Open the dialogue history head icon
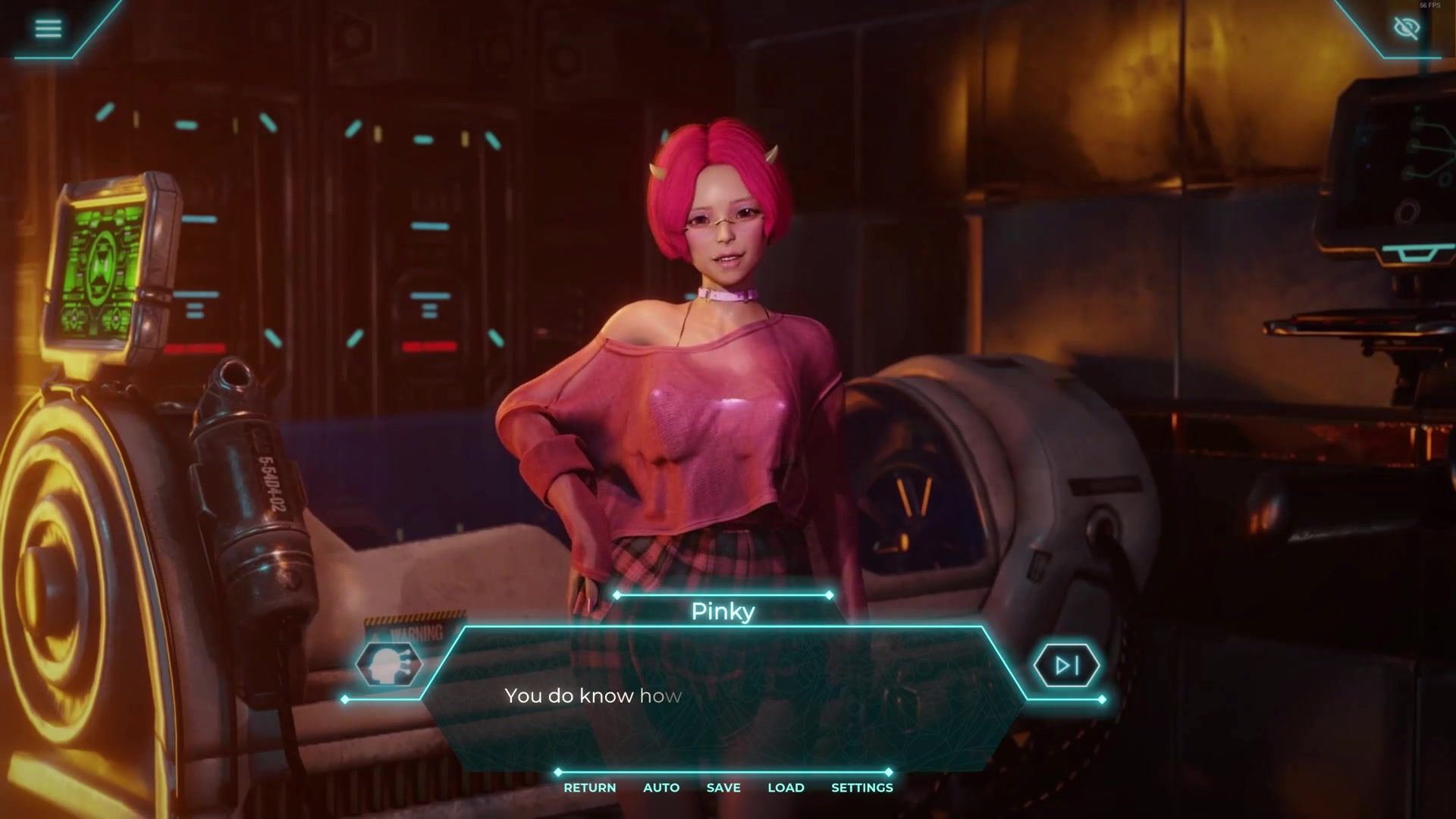This screenshot has width=1456, height=819. [389, 664]
